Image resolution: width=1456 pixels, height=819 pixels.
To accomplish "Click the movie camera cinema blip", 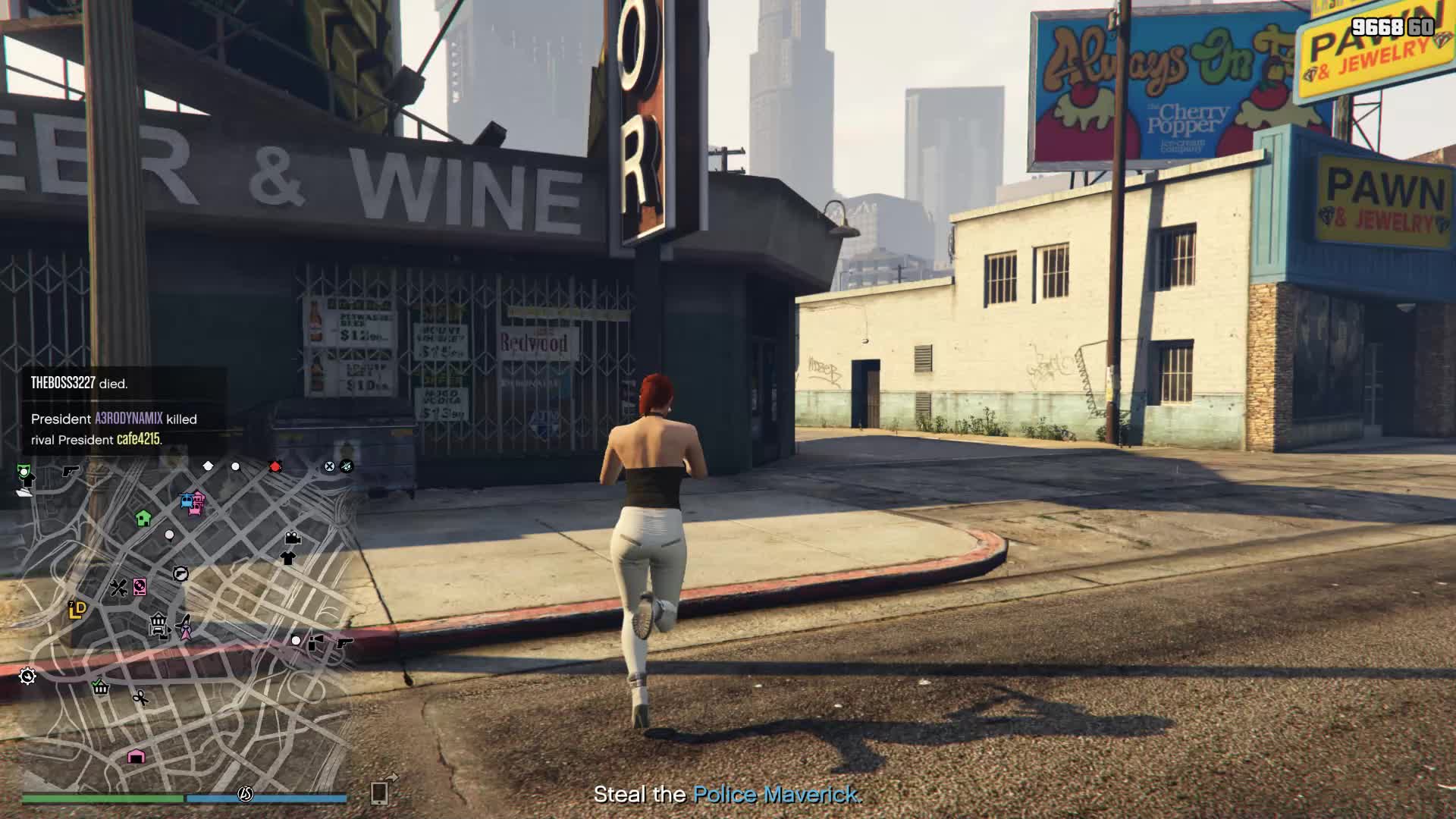I will click(x=292, y=538).
